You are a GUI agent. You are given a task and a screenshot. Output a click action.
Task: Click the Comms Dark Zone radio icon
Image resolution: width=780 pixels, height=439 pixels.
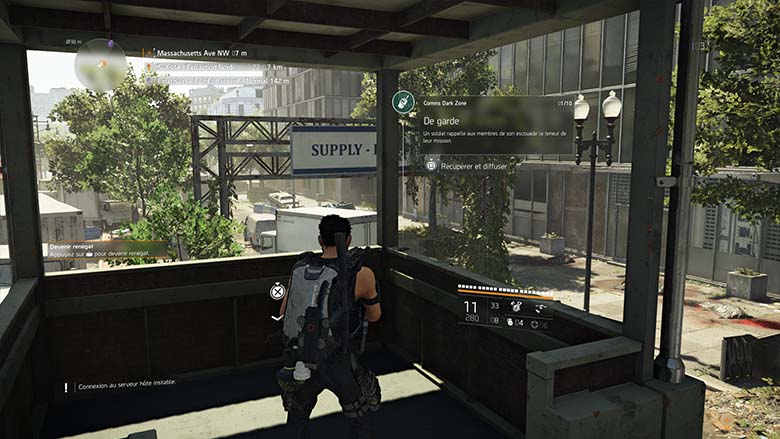[403, 101]
